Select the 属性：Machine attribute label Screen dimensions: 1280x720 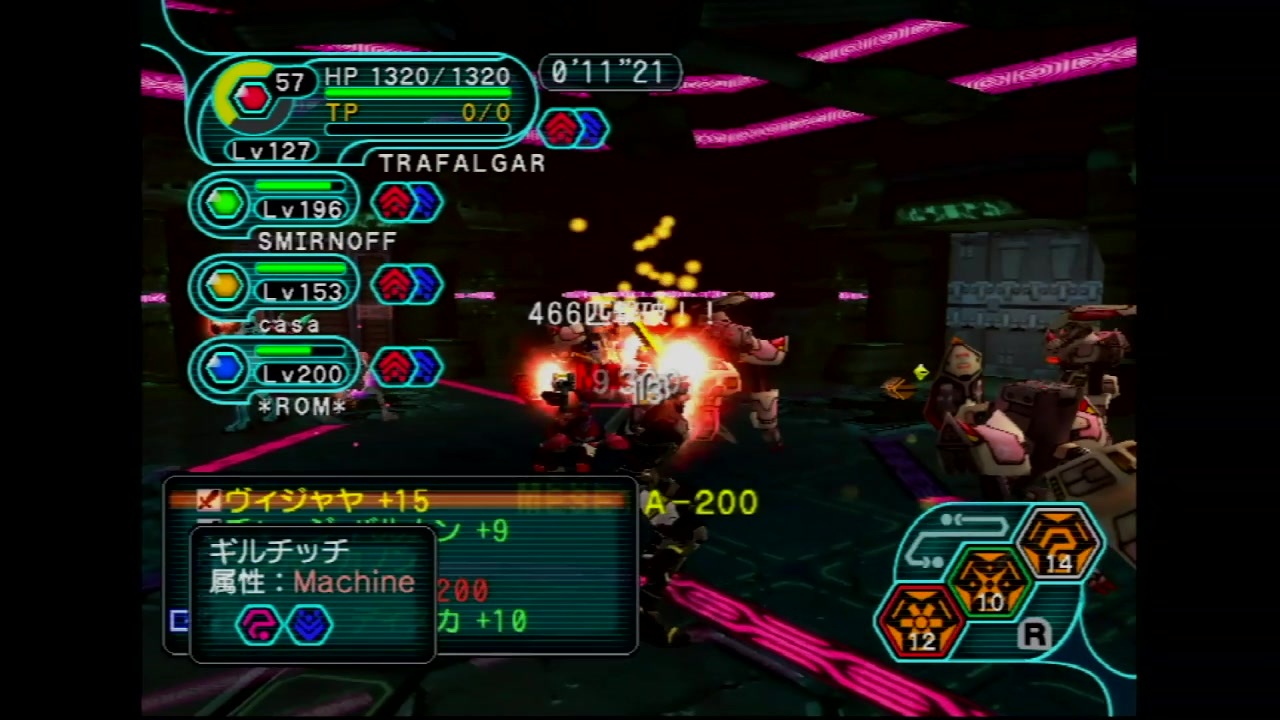310,583
